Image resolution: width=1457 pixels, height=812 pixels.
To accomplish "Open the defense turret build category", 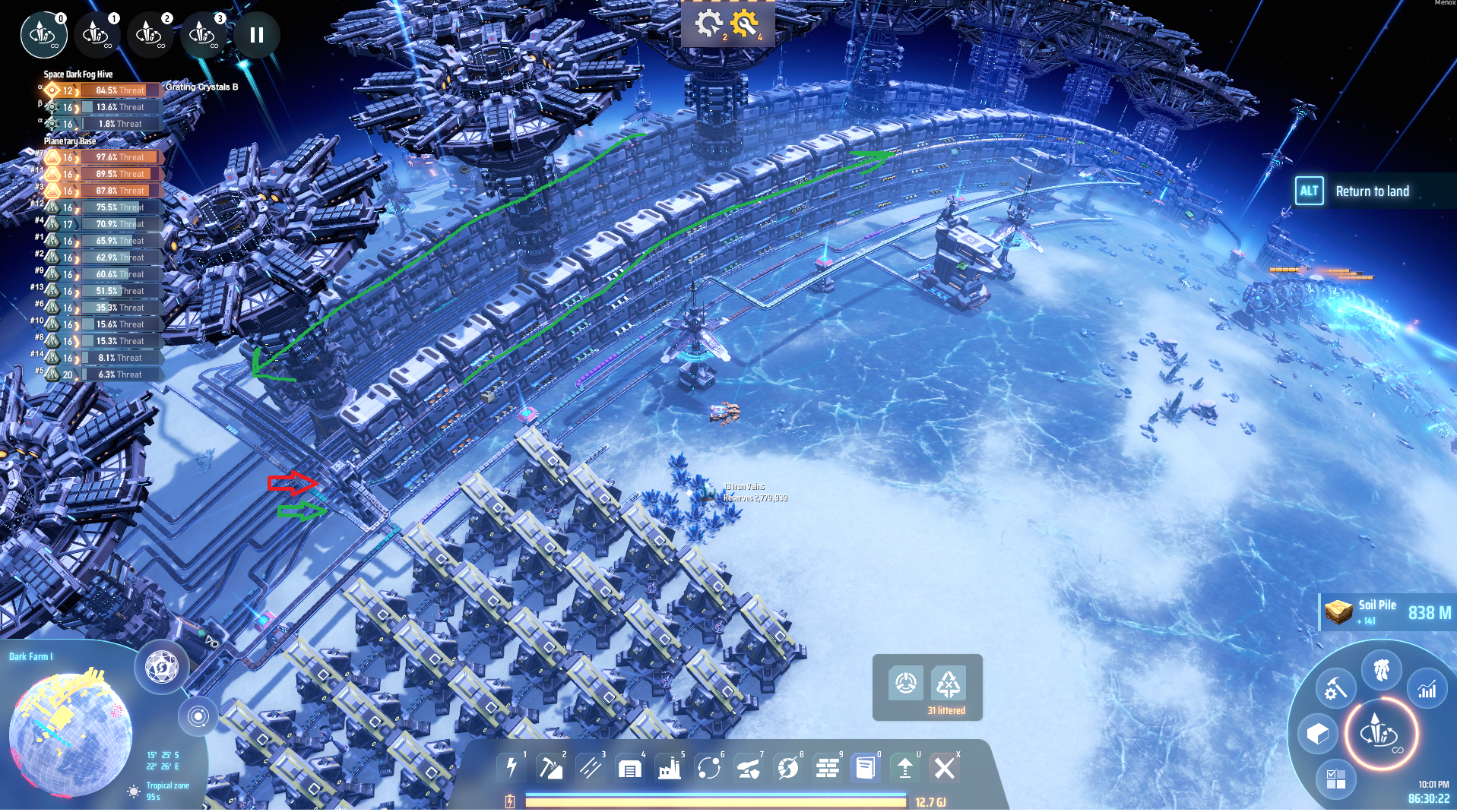I will (x=748, y=769).
